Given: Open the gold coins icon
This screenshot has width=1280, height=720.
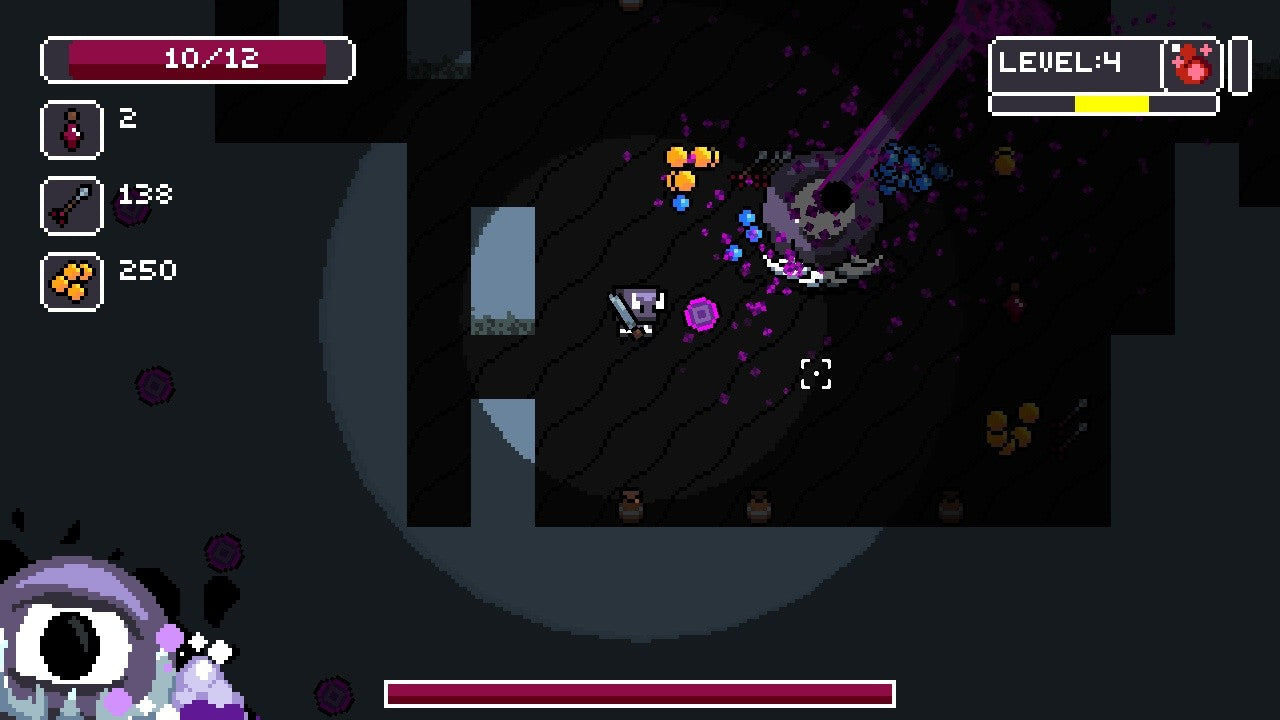Looking at the screenshot, I should click(71, 281).
